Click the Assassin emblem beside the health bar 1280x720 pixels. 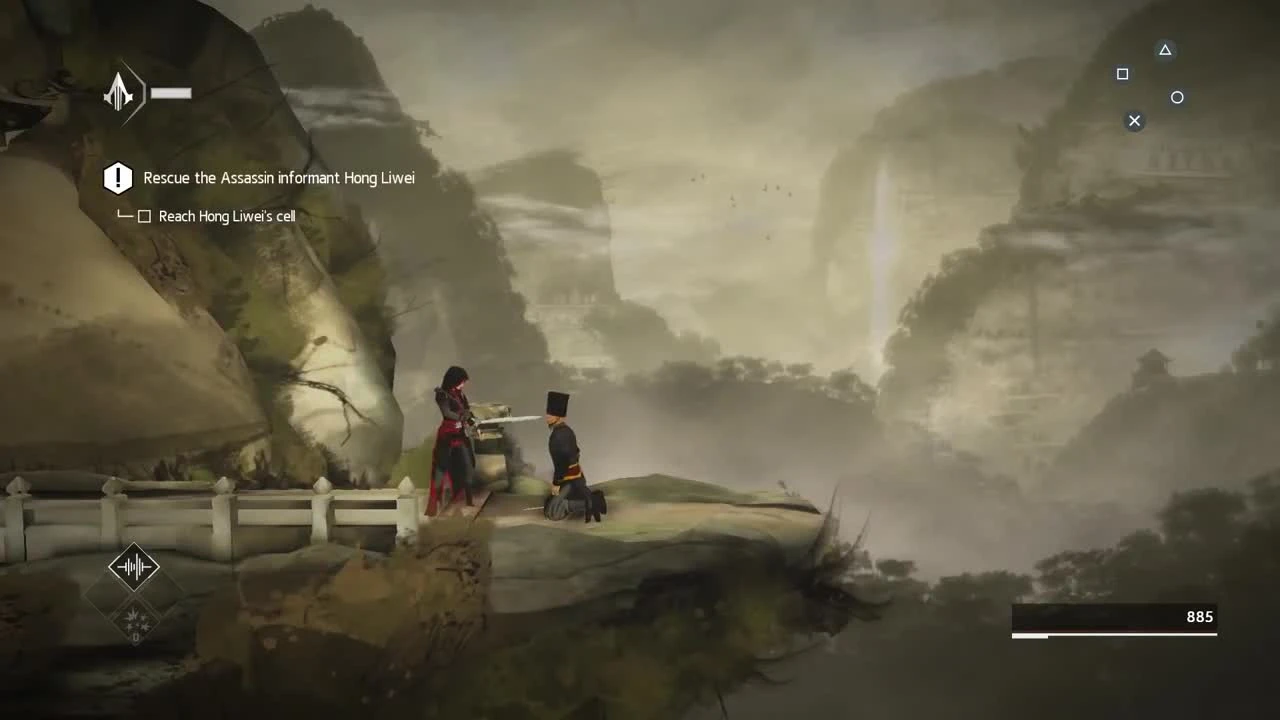point(119,92)
